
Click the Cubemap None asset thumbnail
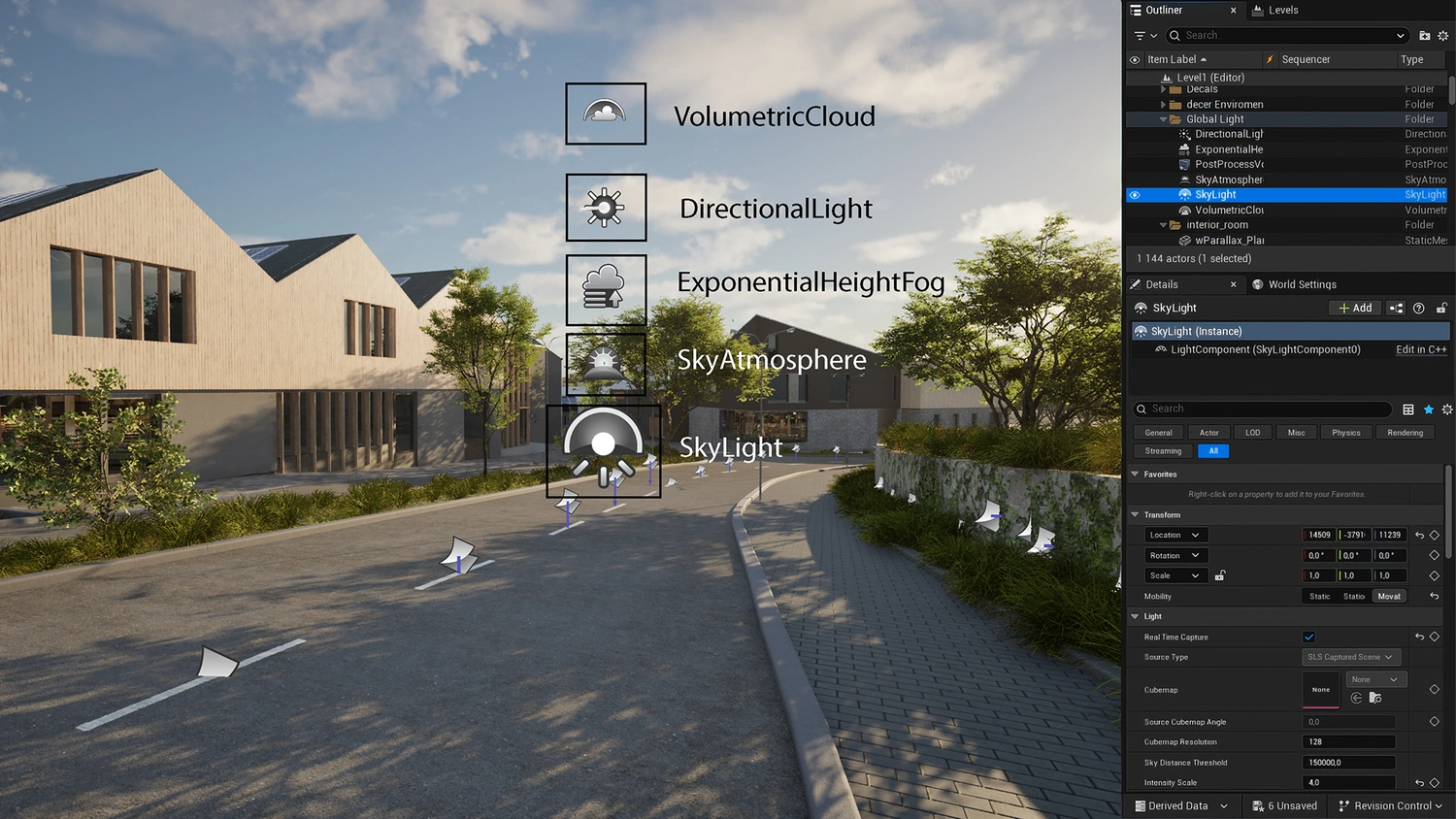(1320, 689)
